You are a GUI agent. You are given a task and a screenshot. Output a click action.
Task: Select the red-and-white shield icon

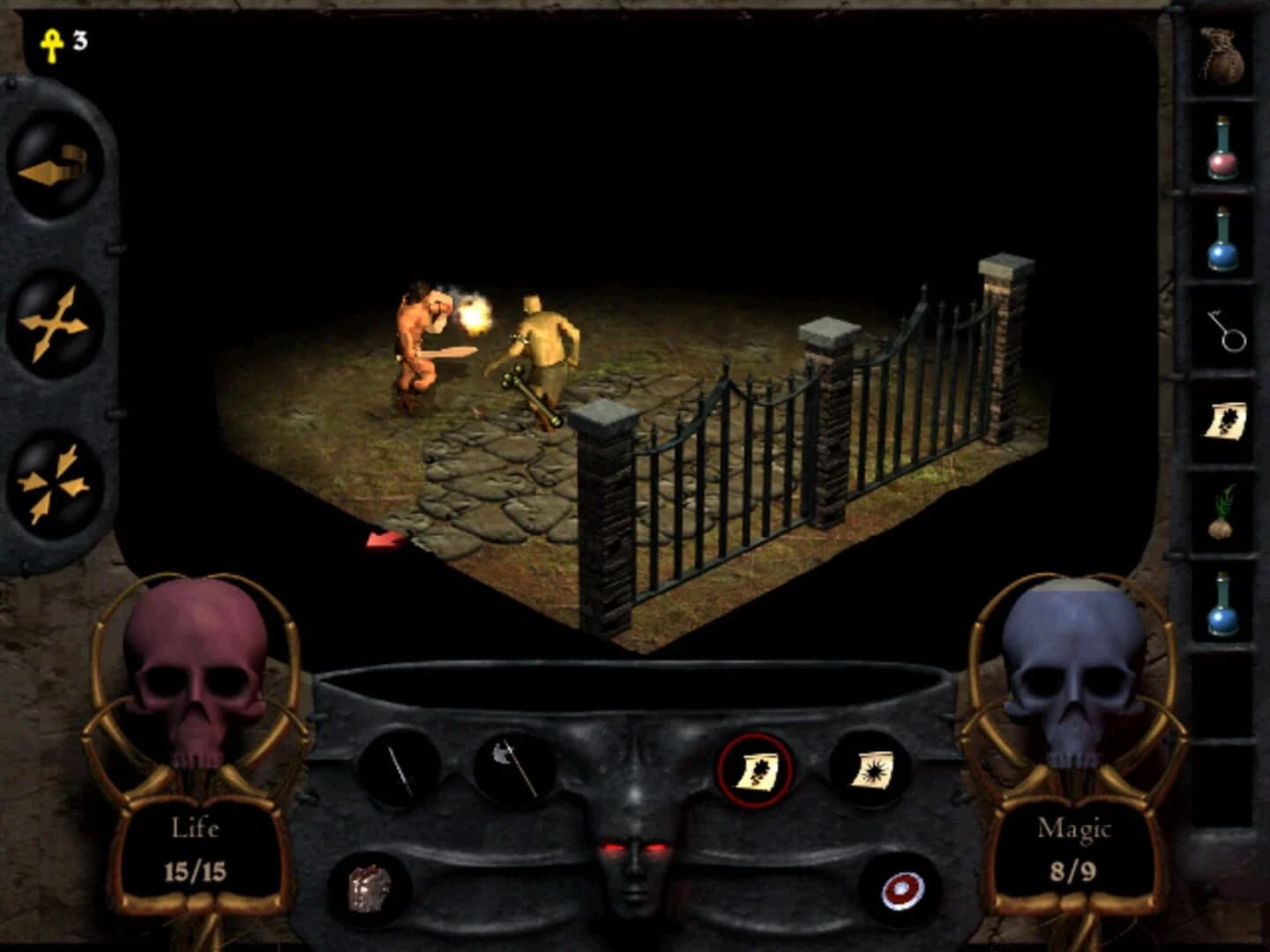pyautogui.click(x=900, y=890)
